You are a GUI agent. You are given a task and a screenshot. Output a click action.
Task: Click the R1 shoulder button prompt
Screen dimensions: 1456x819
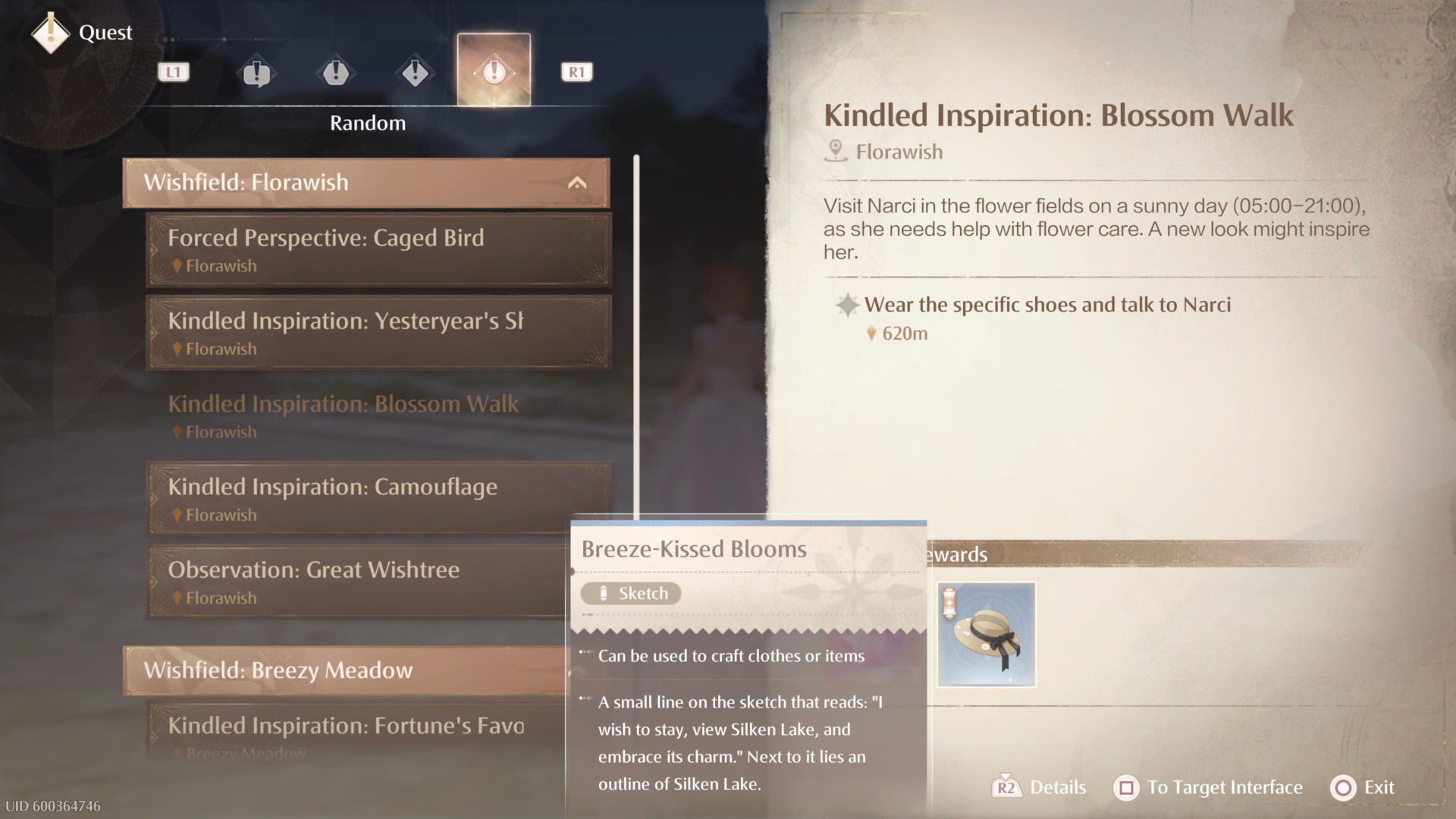pos(576,72)
